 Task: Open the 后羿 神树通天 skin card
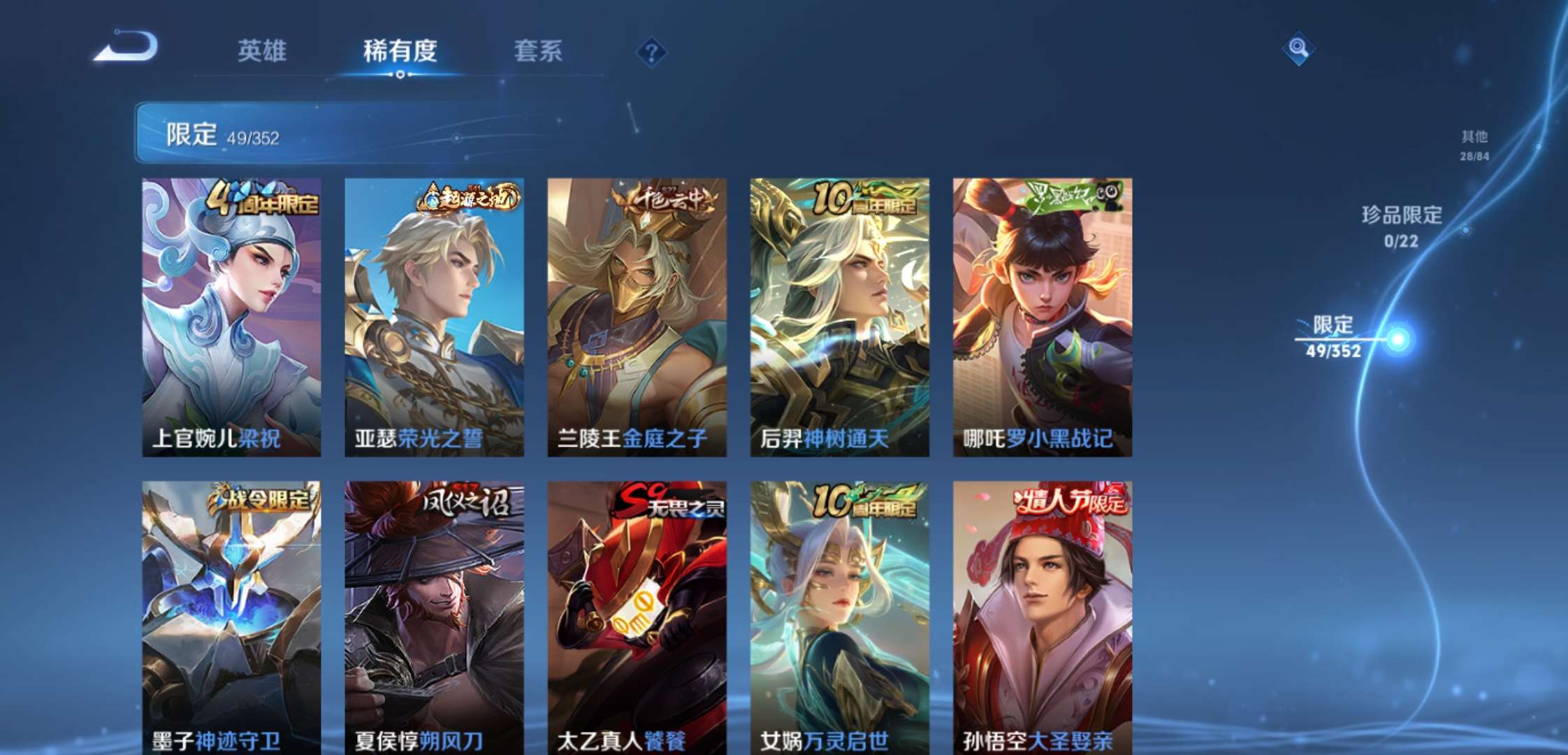[839, 317]
